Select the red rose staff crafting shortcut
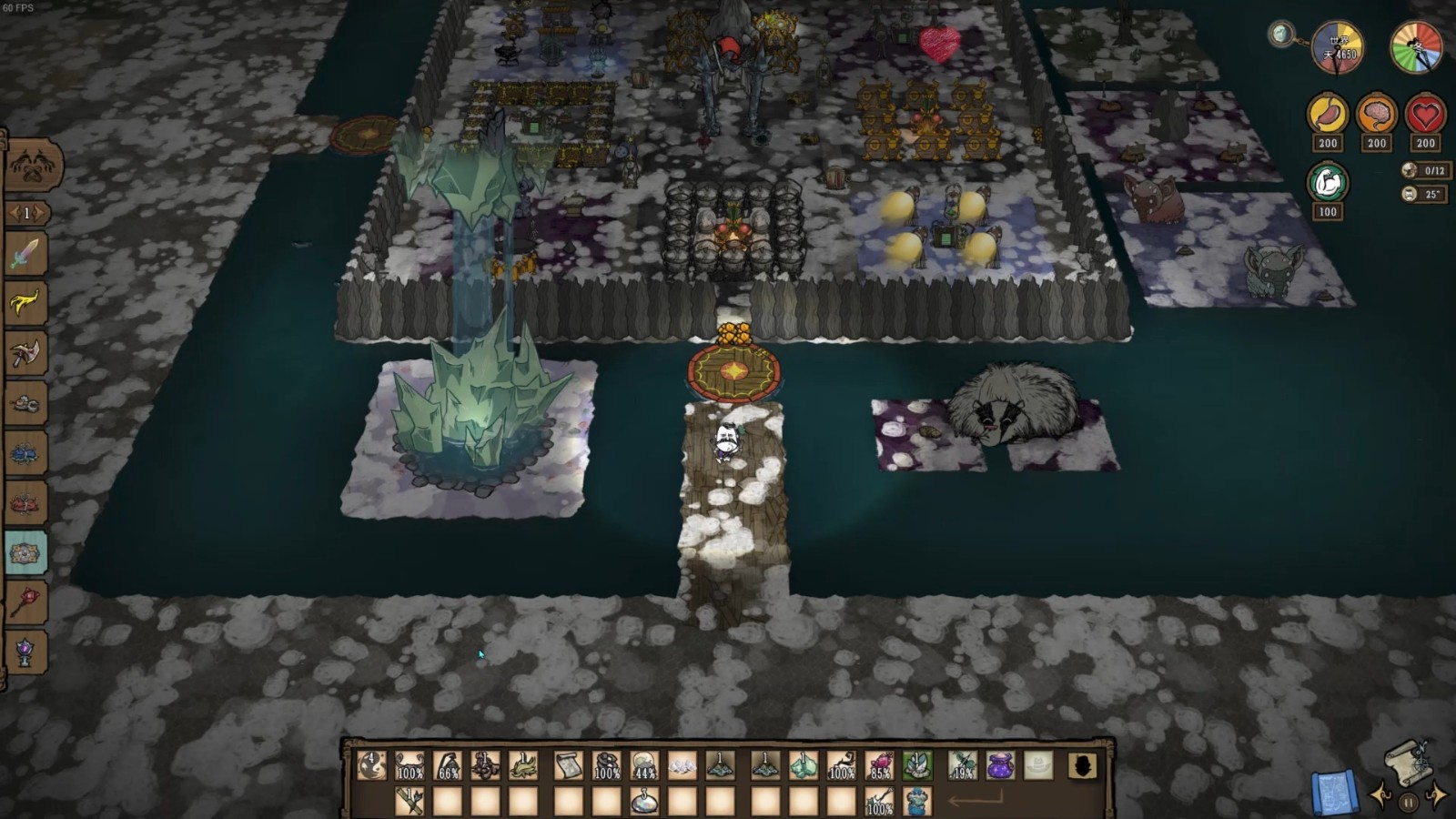The height and width of the screenshot is (819, 1456). pos(25,602)
